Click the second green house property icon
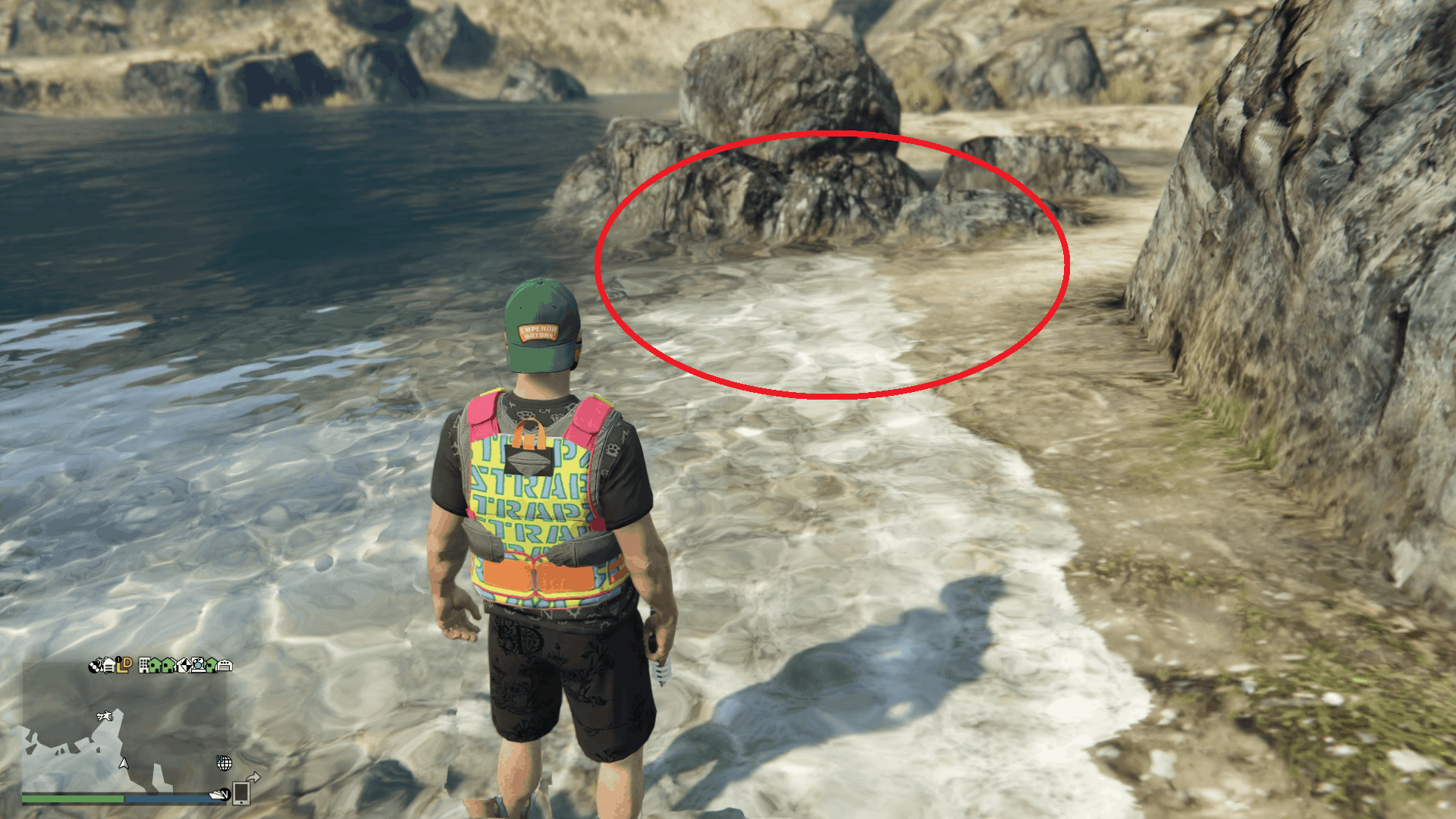 pyautogui.click(x=168, y=665)
